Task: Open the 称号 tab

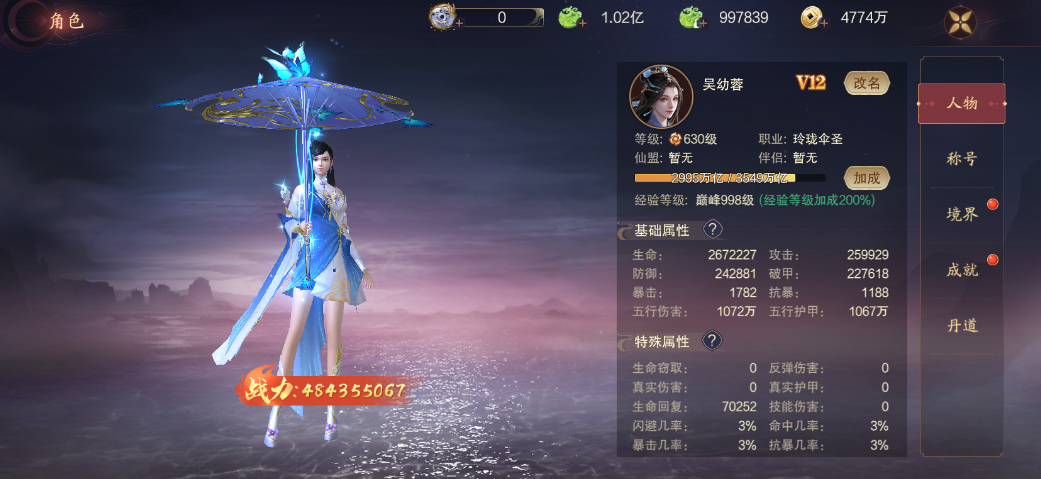Action: (961, 158)
